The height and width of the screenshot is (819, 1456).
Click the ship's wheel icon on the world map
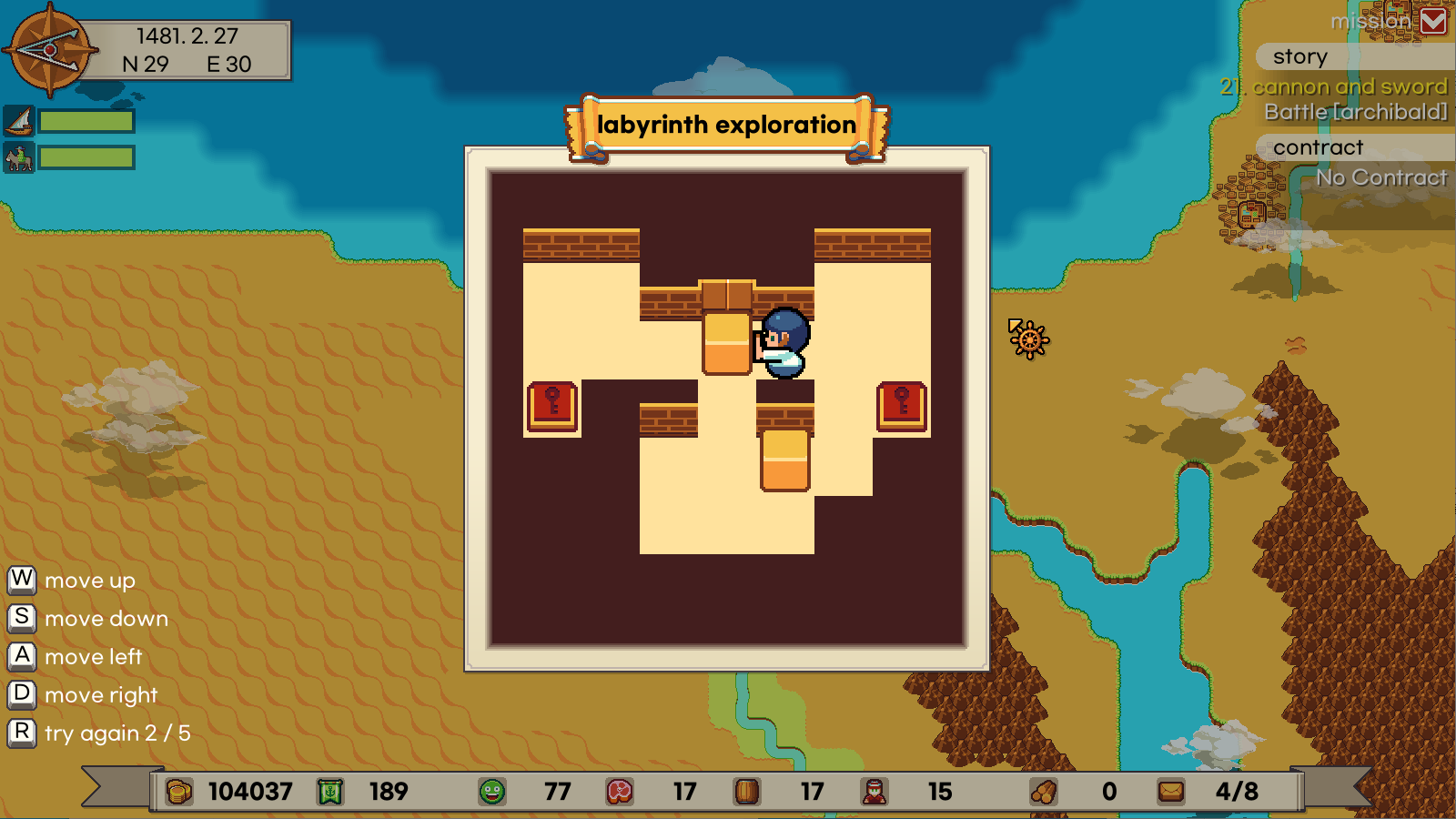click(x=1029, y=340)
